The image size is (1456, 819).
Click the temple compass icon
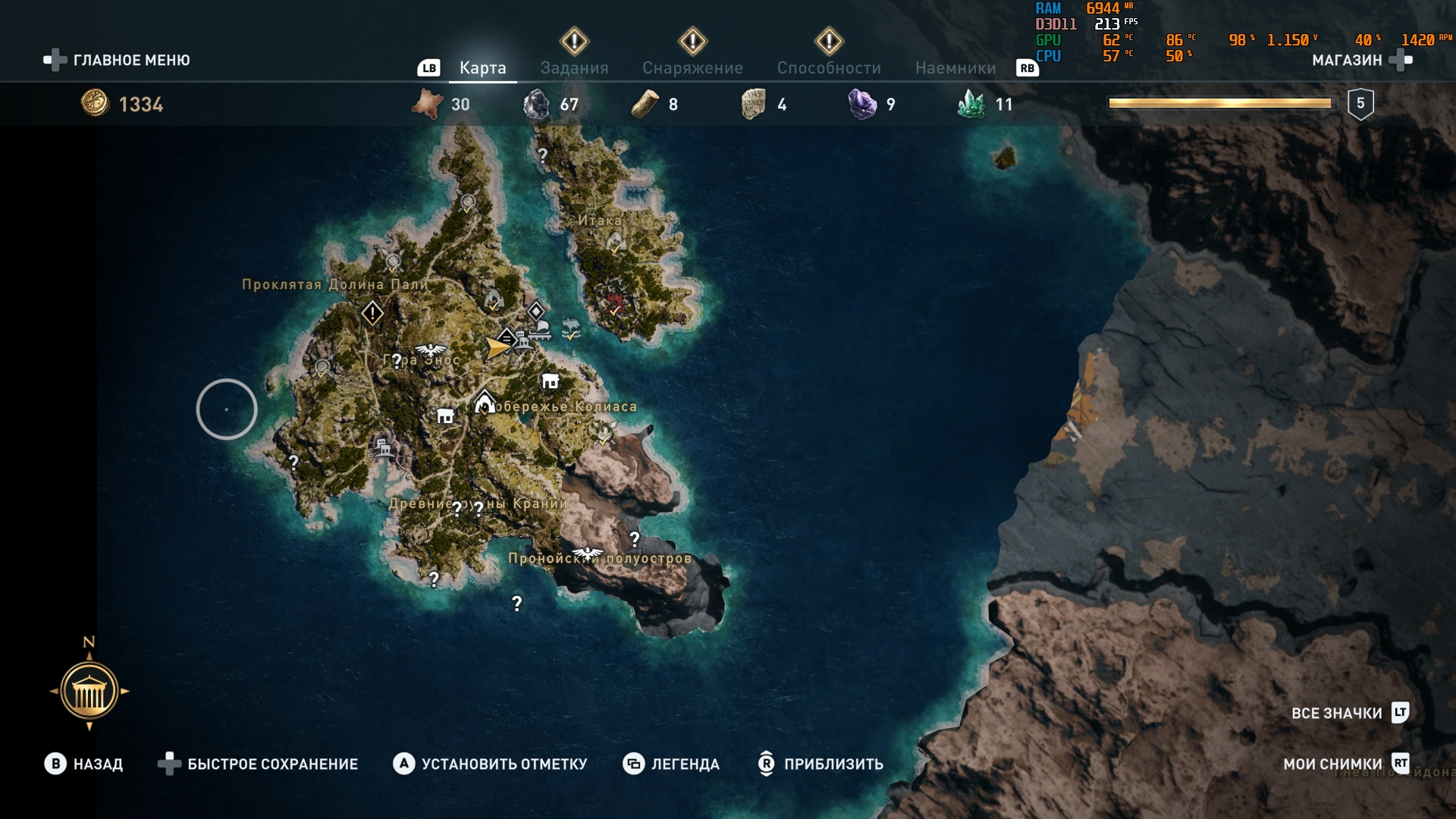(x=89, y=691)
